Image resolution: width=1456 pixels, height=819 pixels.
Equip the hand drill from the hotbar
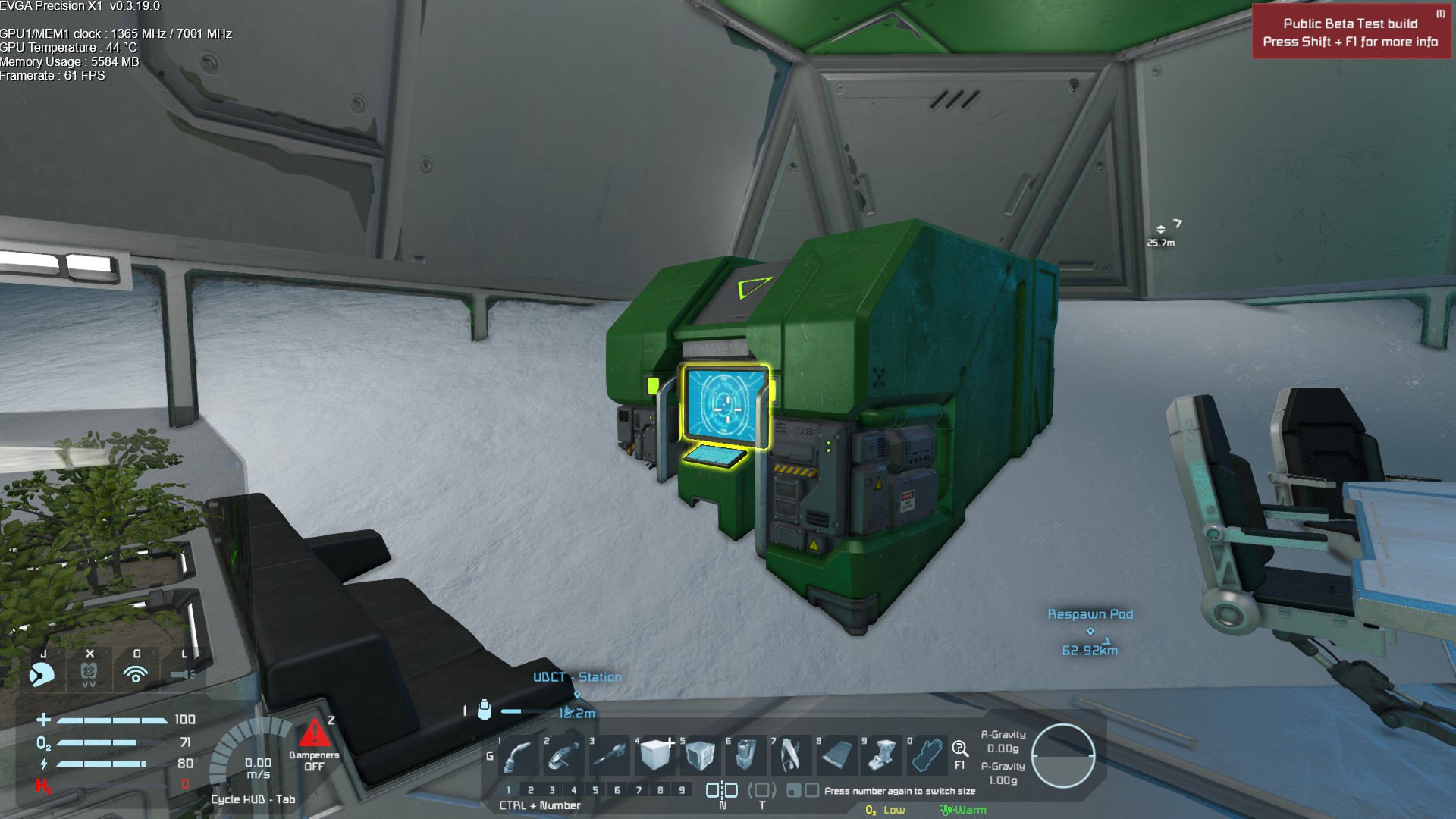609,755
